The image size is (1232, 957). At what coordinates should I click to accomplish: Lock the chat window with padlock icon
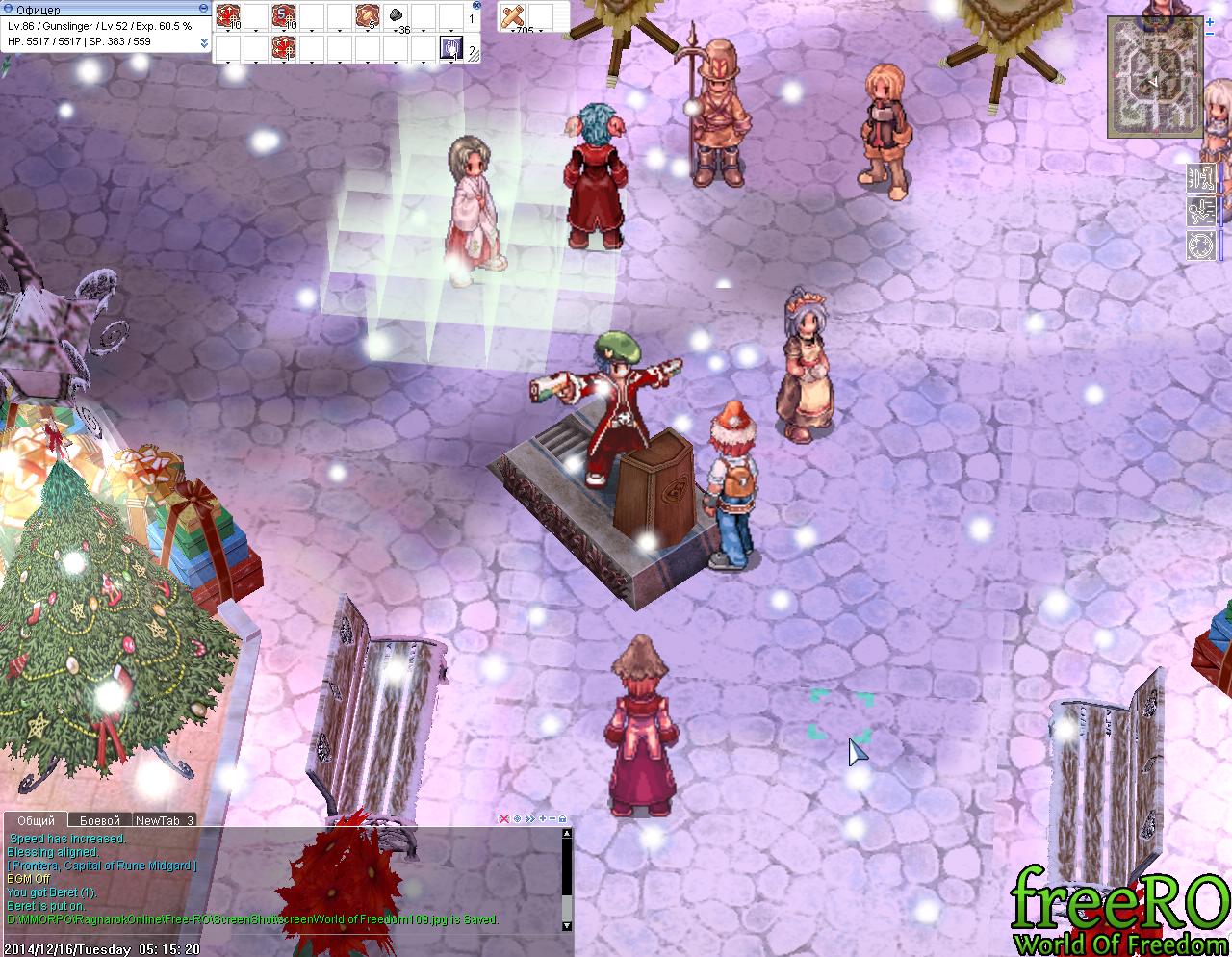(x=563, y=818)
